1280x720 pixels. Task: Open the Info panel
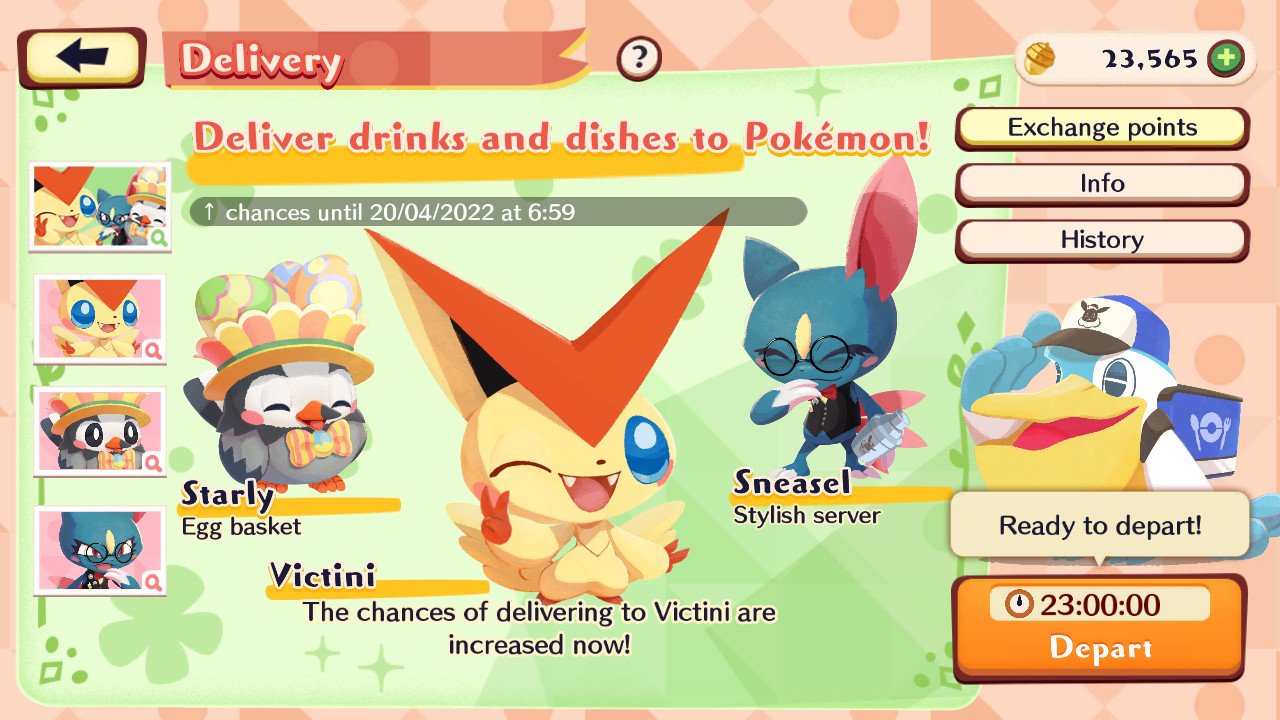[1101, 183]
